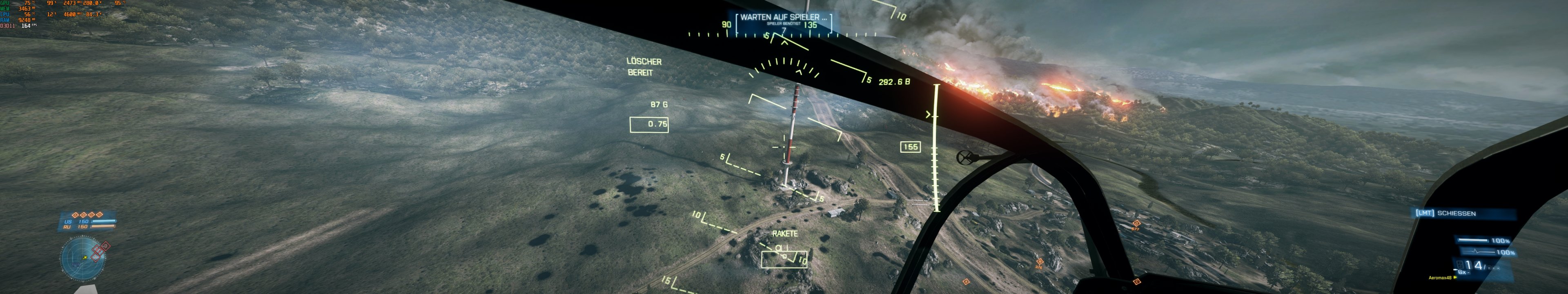
Task: Click the RU faction flag icon
Action: [x=67, y=227]
